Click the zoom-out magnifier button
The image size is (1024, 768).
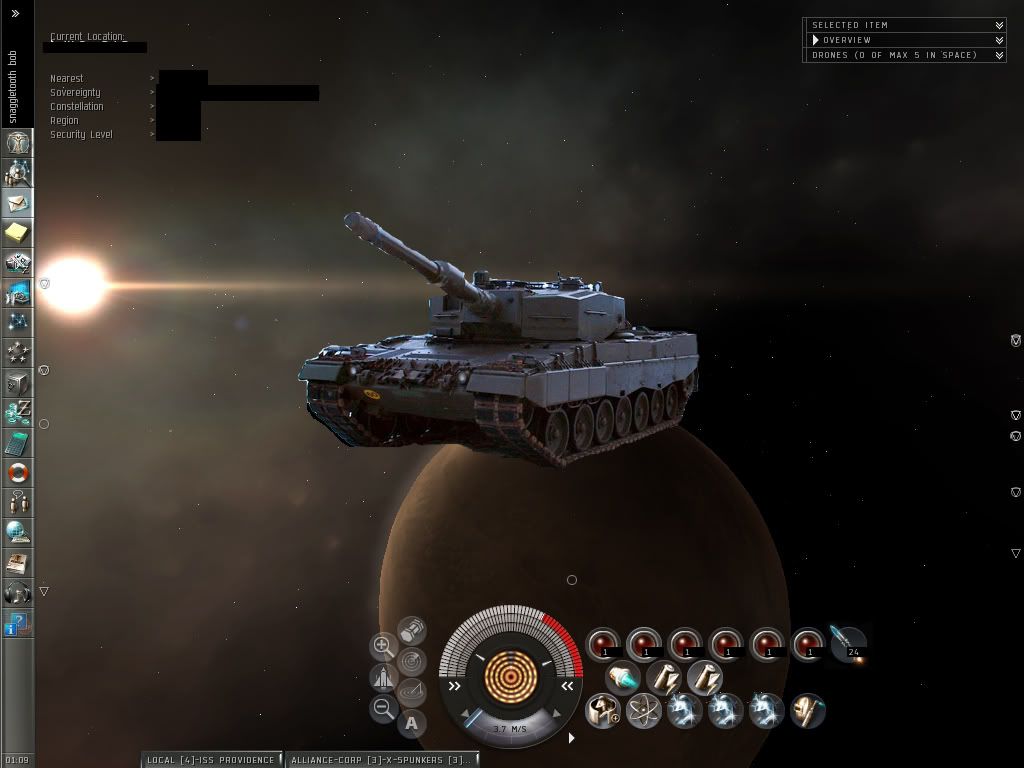click(383, 709)
